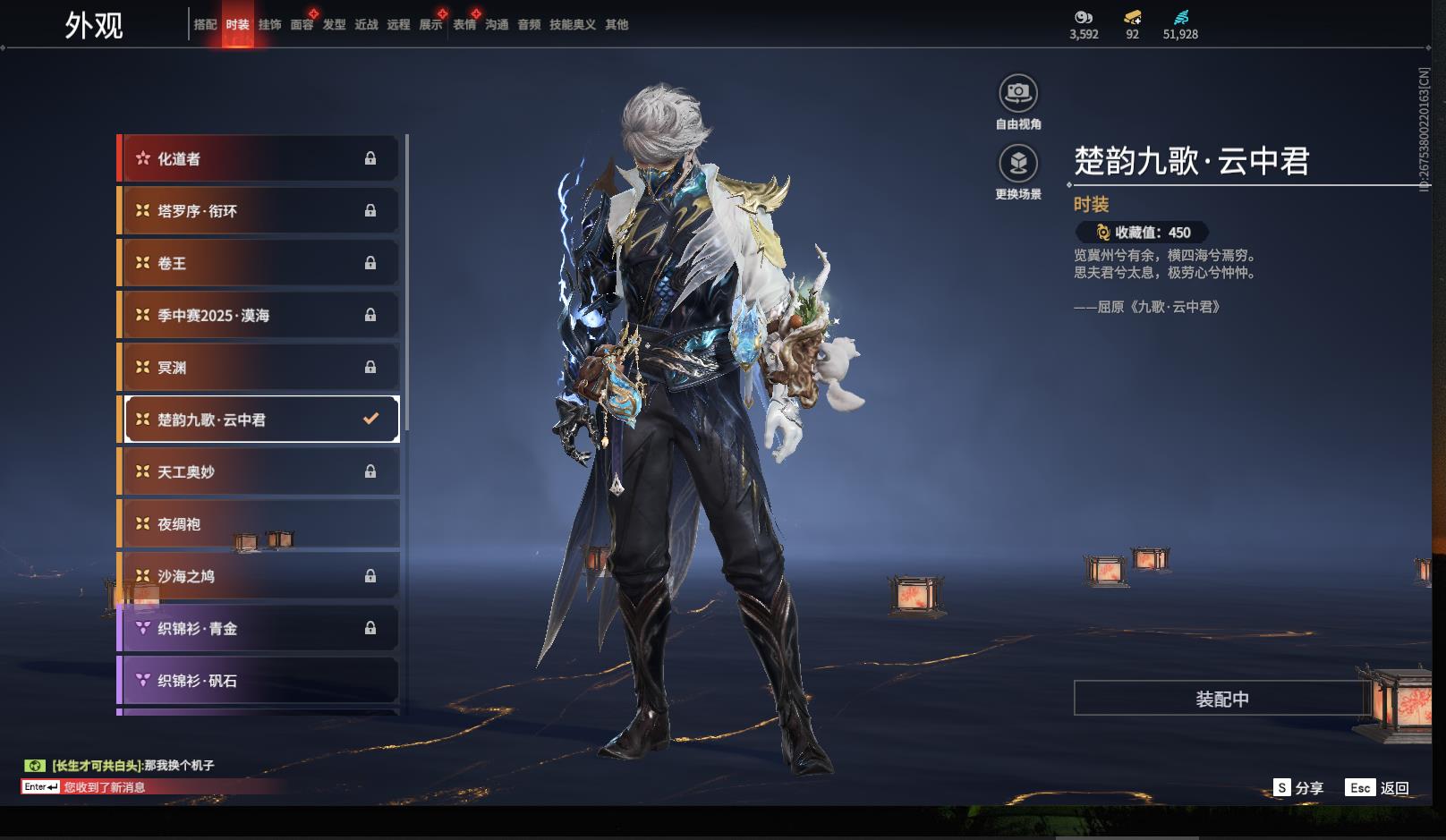Choose the 夜绸袍 outfit
Screen dimensions: 1446x840
coord(259,524)
